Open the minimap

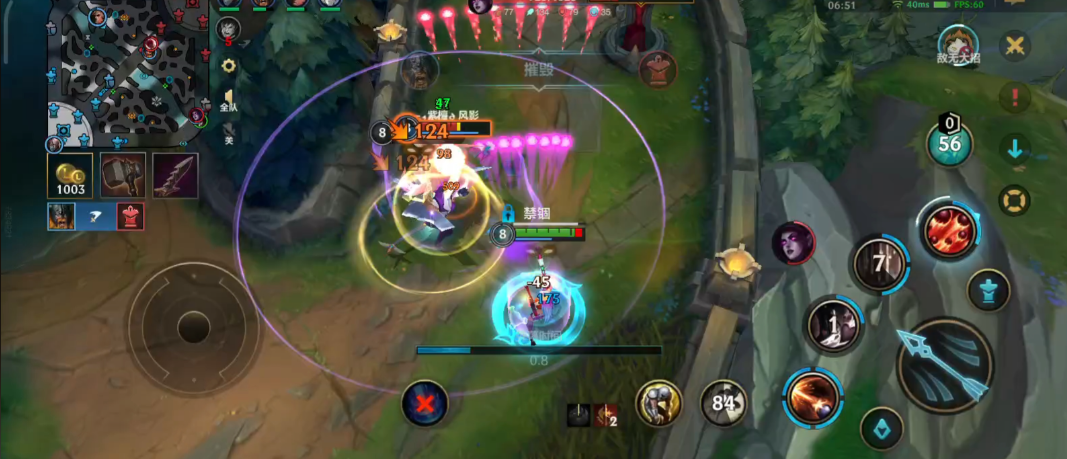pyautogui.click(x=123, y=75)
